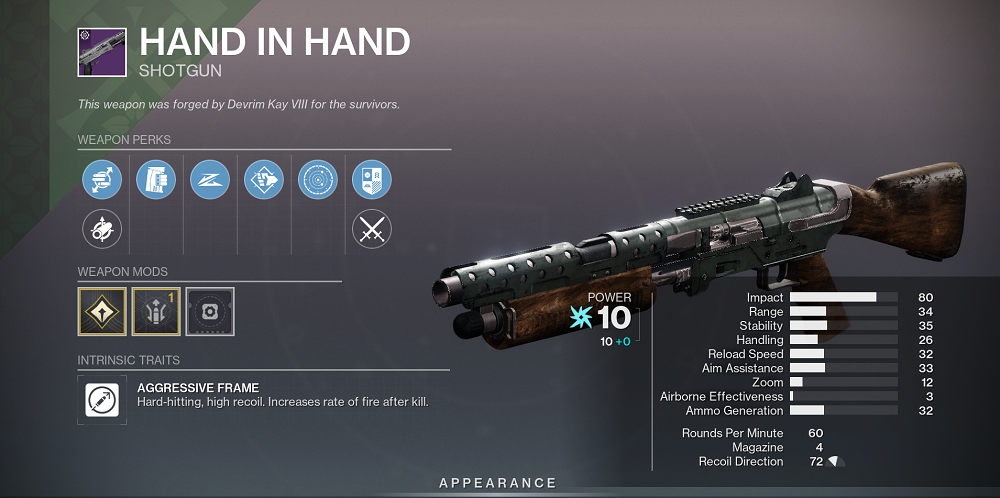The image size is (1000, 498).
Task: Select the barrel perk with opposing arrows
Action: (102, 180)
